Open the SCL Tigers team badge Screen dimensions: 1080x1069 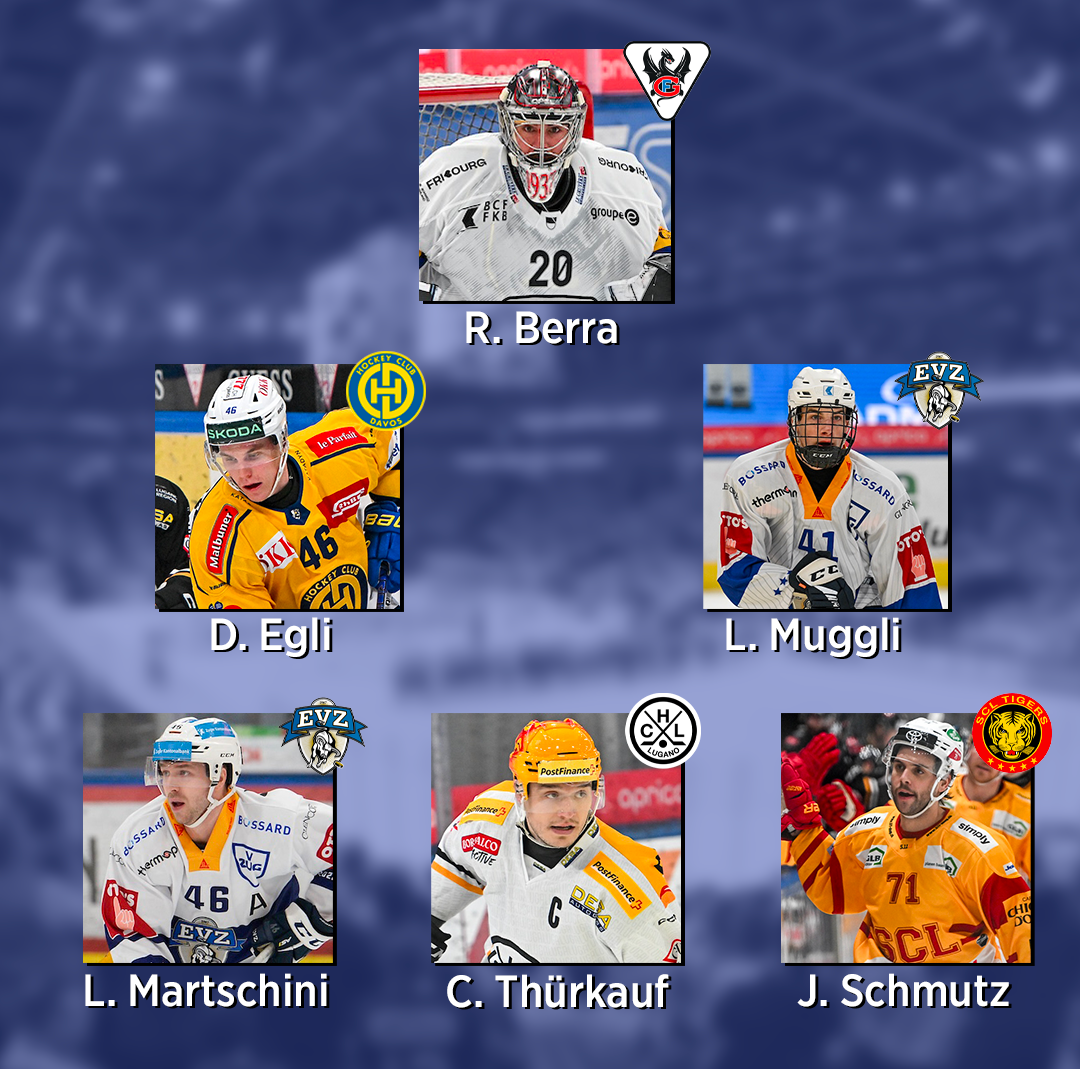point(1011,733)
